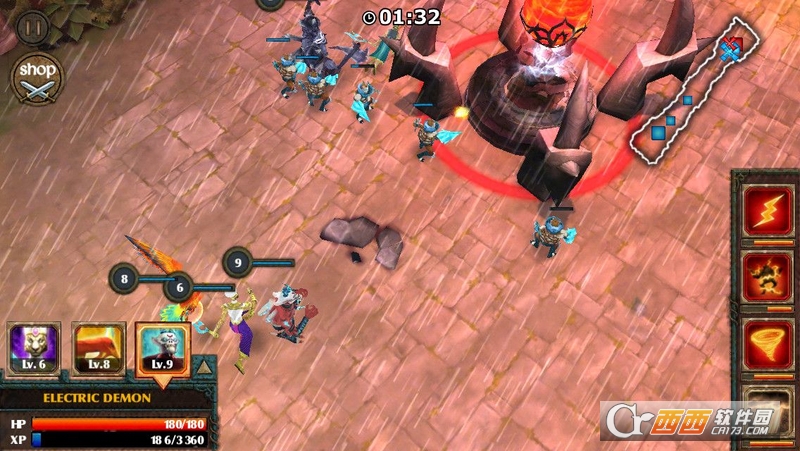This screenshot has height=451, width=800.
Task: Select the Lv. 8 fox hero portrait
Action: coord(98,348)
